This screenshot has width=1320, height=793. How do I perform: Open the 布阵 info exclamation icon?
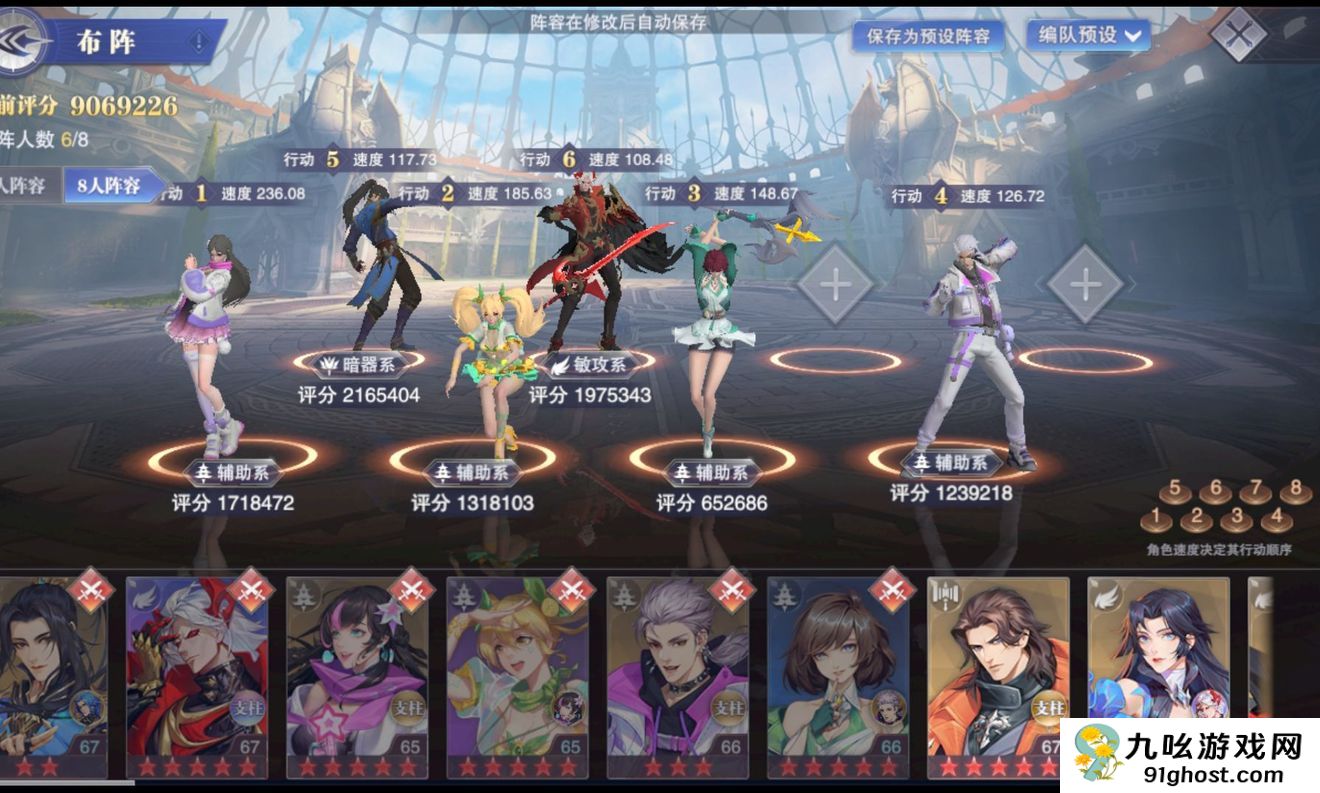(198, 43)
